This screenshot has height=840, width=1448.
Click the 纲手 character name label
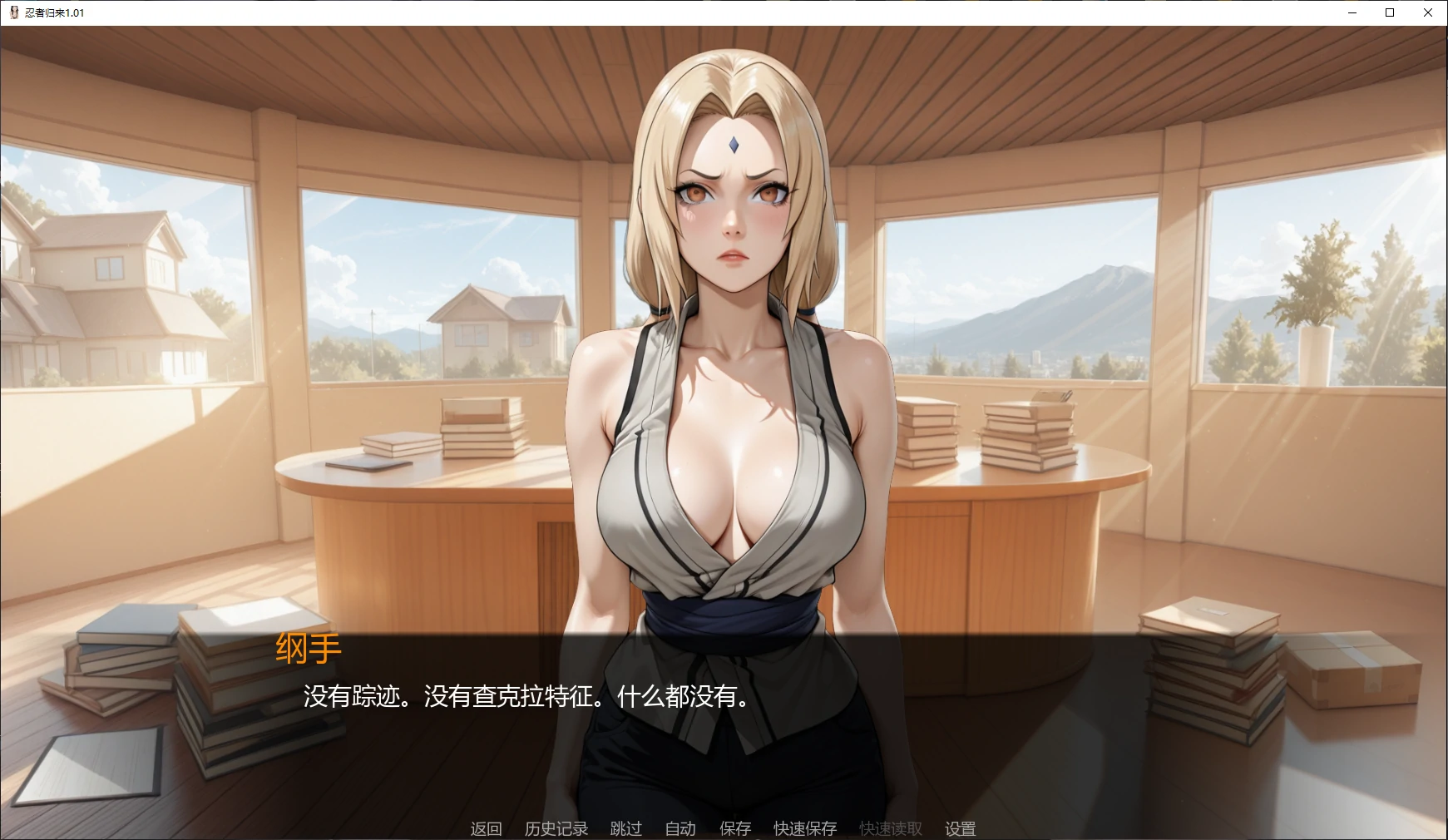coord(308,649)
